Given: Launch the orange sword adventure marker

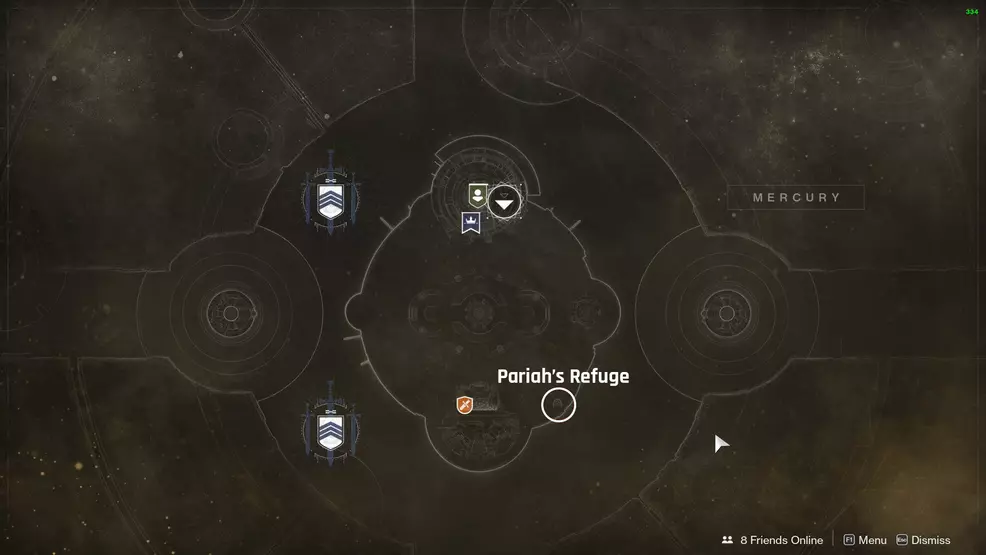Looking at the screenshot, I should tap(464, 404).
